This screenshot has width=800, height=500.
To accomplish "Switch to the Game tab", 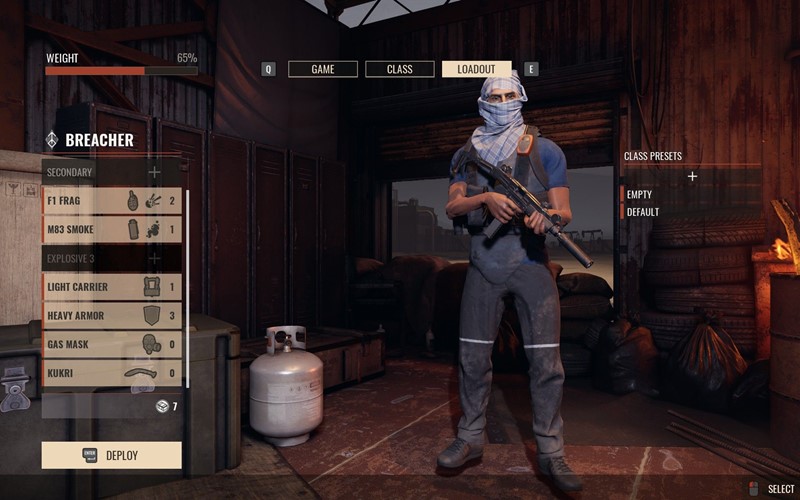I will (x=323, y=69).
